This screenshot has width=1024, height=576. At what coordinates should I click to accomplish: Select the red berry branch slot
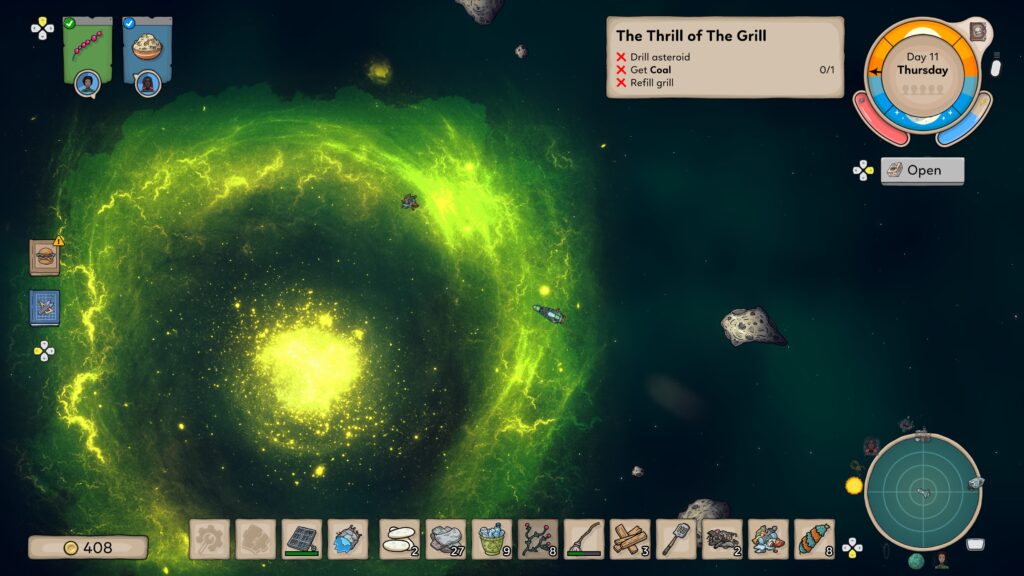tap(538, 539)
